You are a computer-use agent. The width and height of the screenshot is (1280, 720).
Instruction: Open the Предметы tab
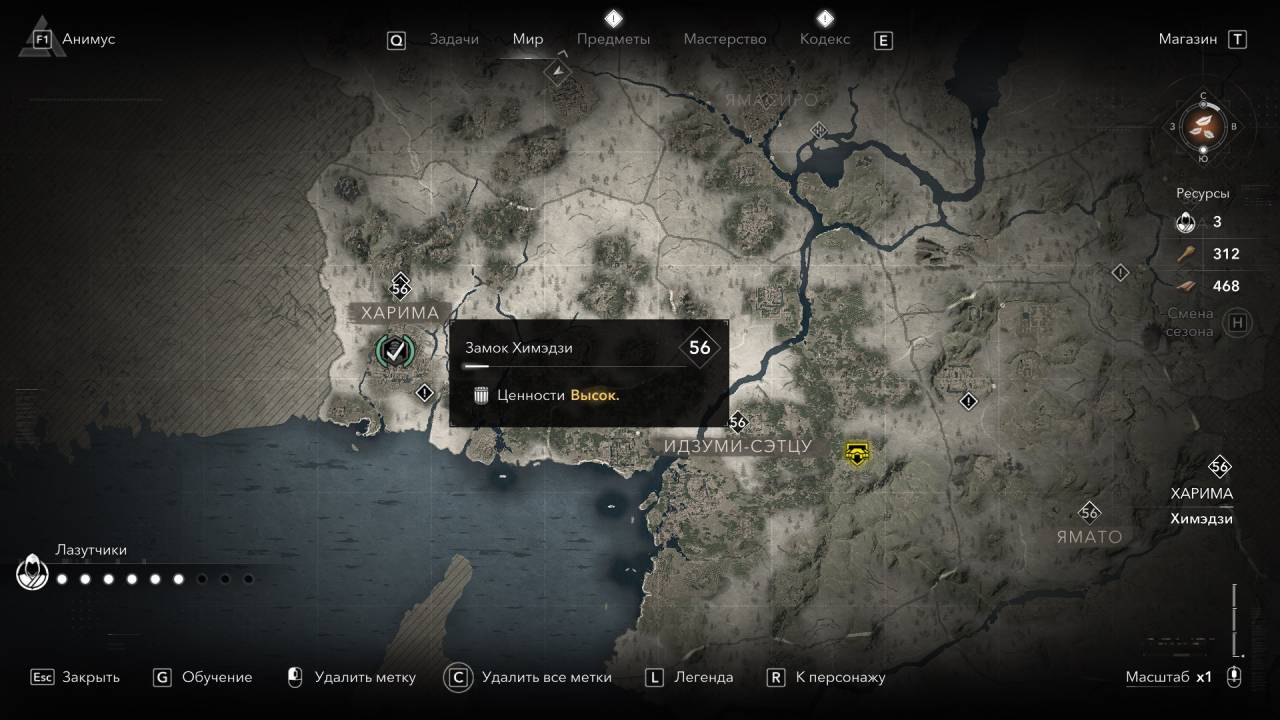click(x=613, y=39)
